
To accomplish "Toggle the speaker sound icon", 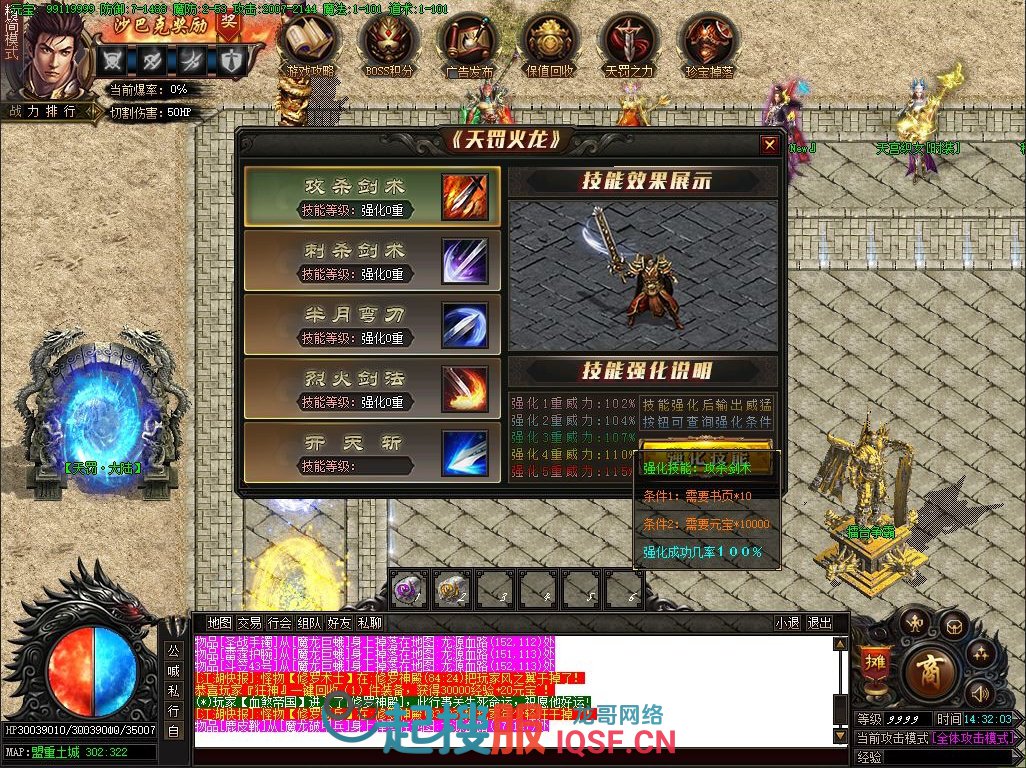I will [x=981, y=691].
